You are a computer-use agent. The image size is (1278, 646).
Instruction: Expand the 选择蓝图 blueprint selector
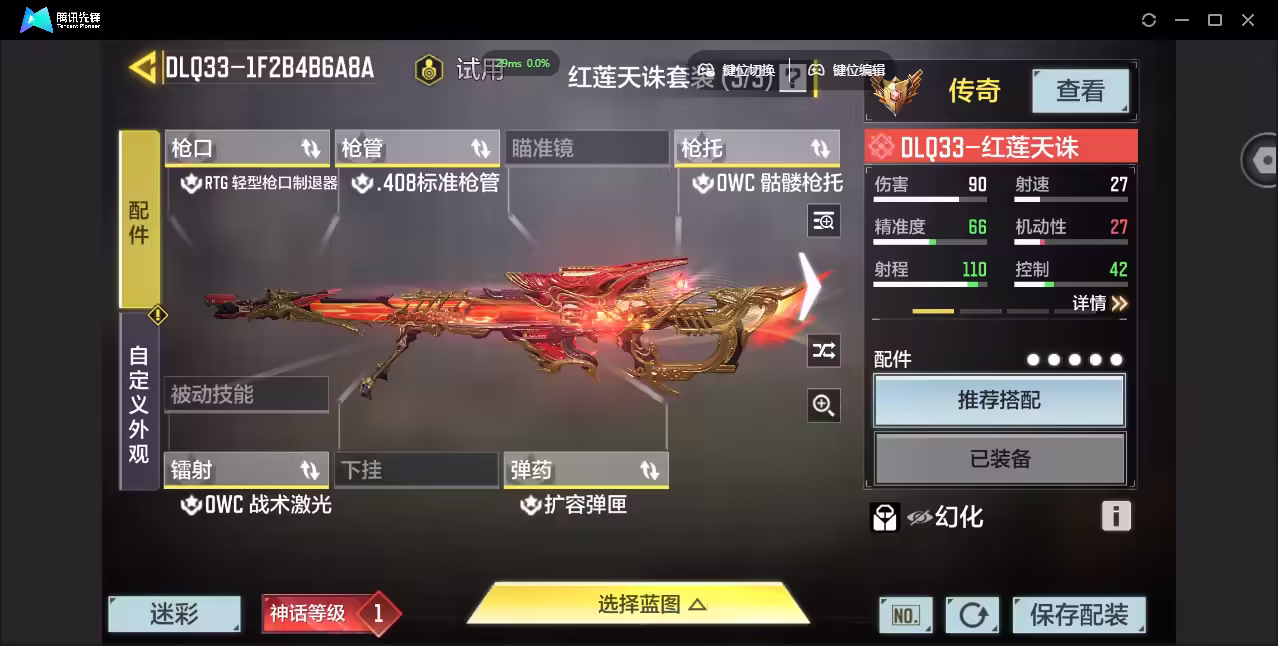[x=638, y=604]
